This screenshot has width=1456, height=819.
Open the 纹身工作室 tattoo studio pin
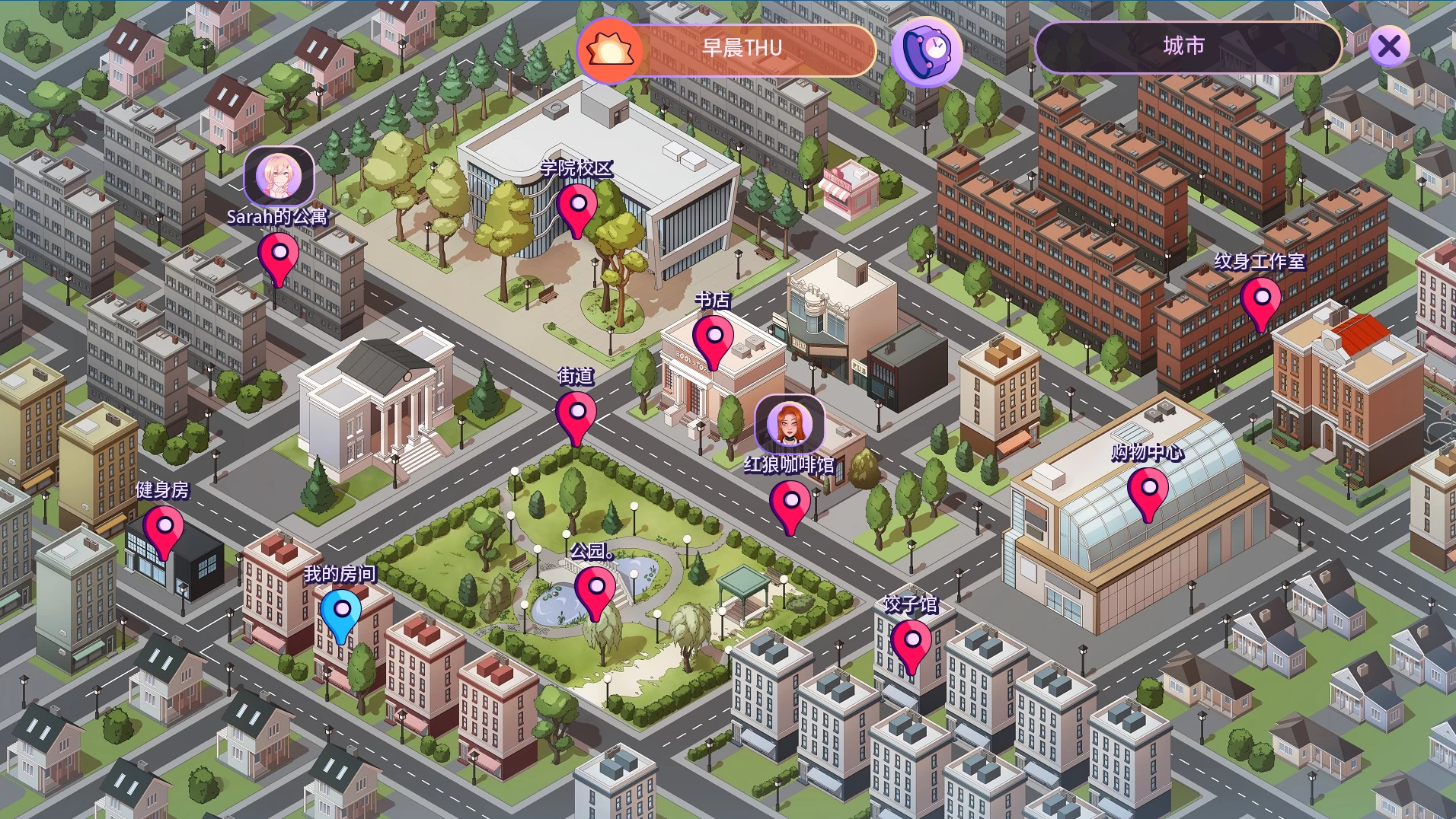pos(1261,301)
